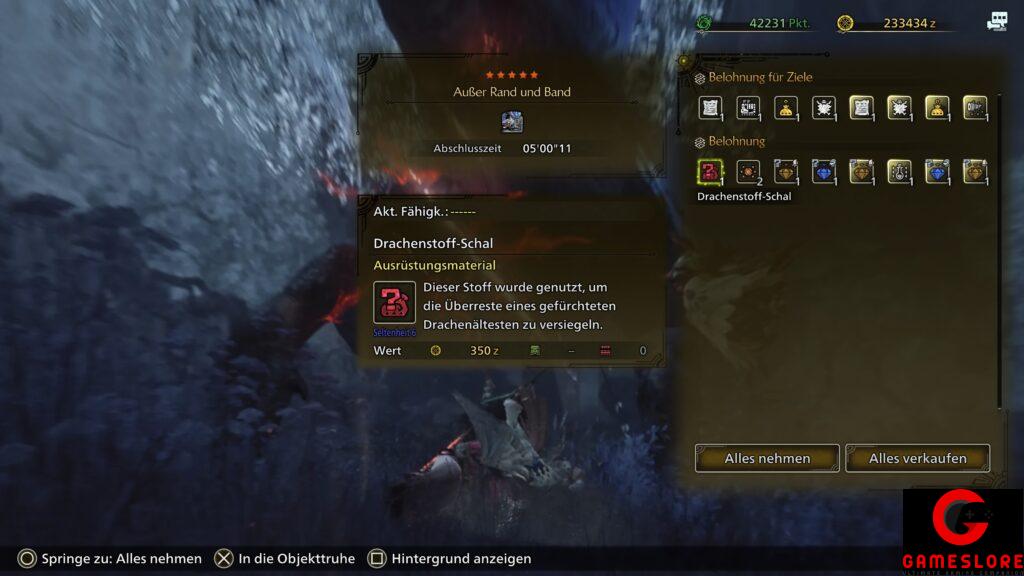Pick the orange orb reward with quantity 2
This screenshot has width=1024, height=576.
[x=748, y=172]
